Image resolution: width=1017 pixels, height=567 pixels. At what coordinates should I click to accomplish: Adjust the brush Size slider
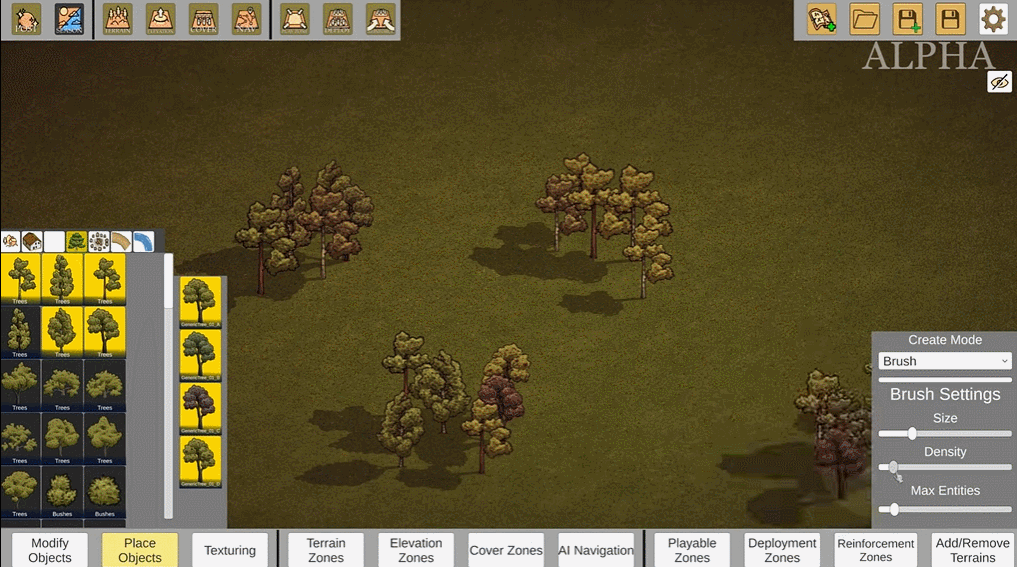click(x=912, y=433)
